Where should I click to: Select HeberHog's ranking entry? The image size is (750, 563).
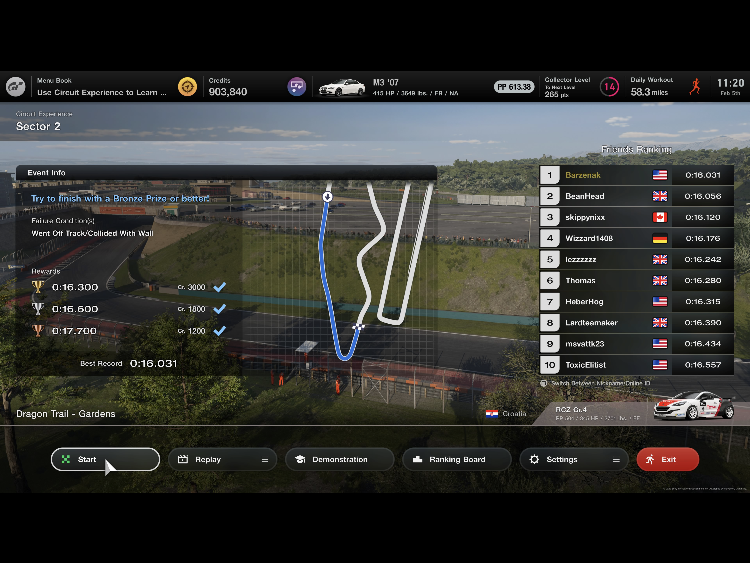click(636, 301)
